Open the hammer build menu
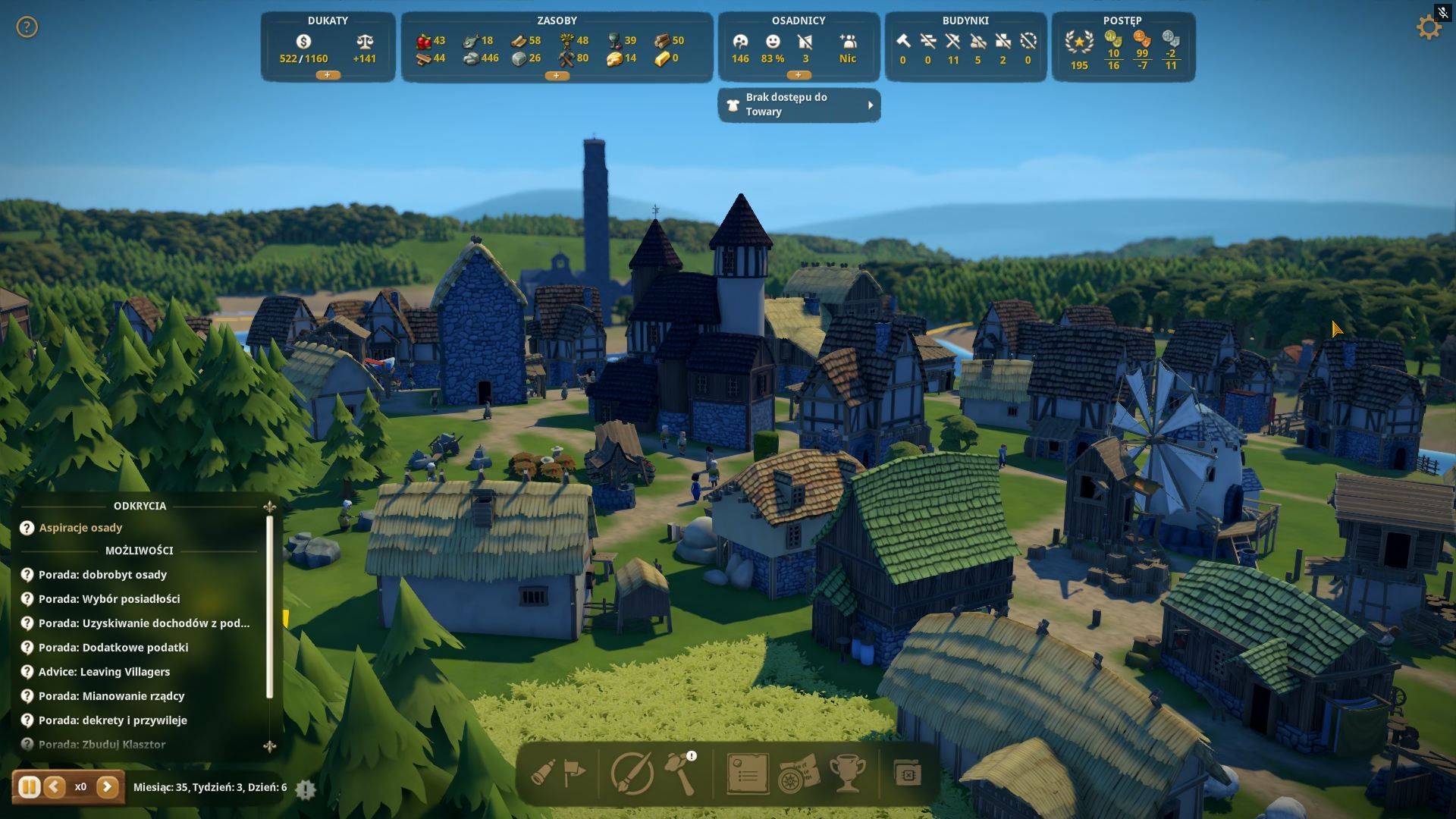Viewport: 1456px width, 819px height. (x=679, y=773)
